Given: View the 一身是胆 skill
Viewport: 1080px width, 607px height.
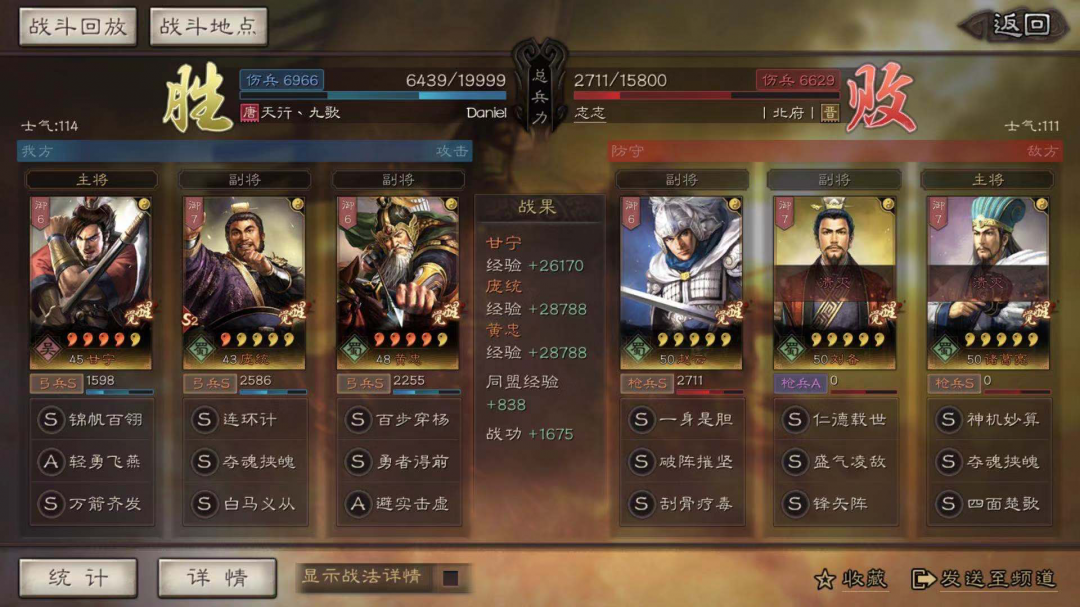Looking at the screenshot, I should coord(681,419).
